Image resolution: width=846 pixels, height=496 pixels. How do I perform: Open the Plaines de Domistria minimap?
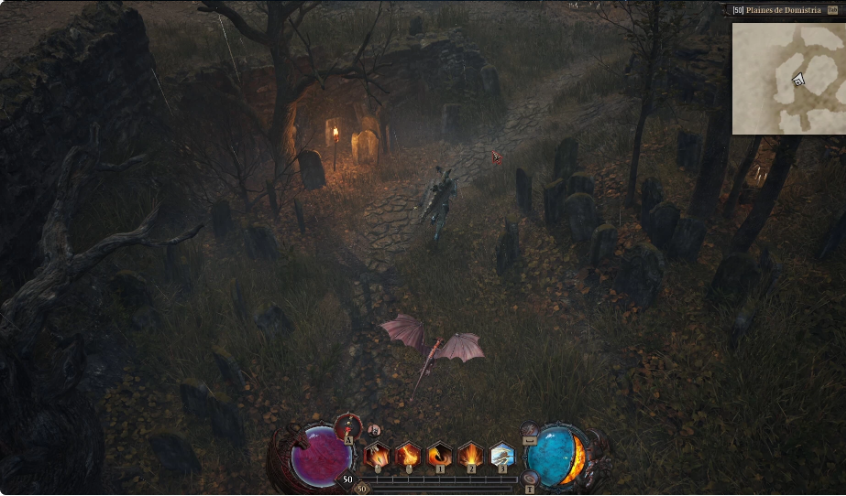[x=788, y=78]
